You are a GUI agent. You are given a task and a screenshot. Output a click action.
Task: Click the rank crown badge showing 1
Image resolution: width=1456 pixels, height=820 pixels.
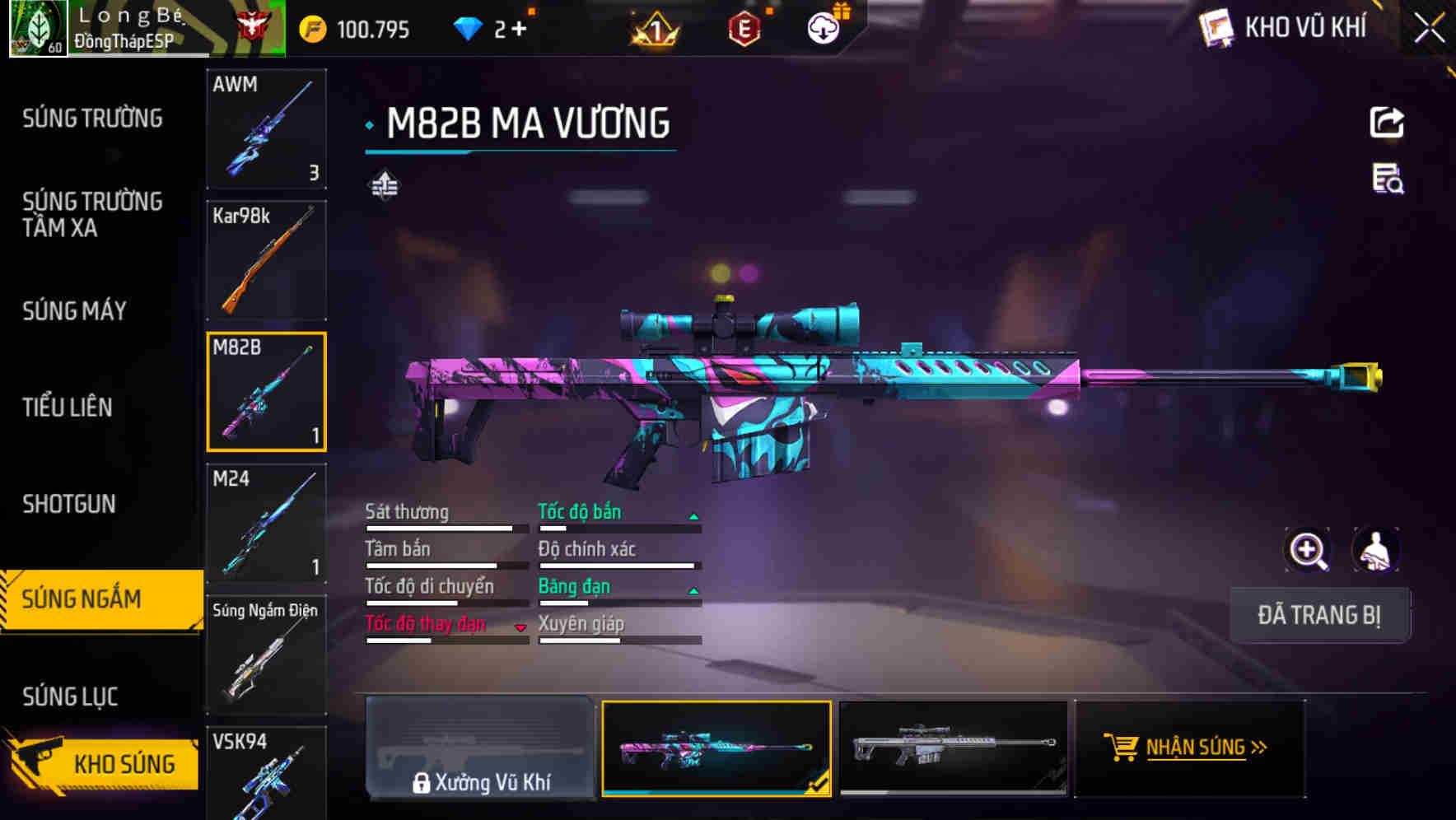click(653, 27)
